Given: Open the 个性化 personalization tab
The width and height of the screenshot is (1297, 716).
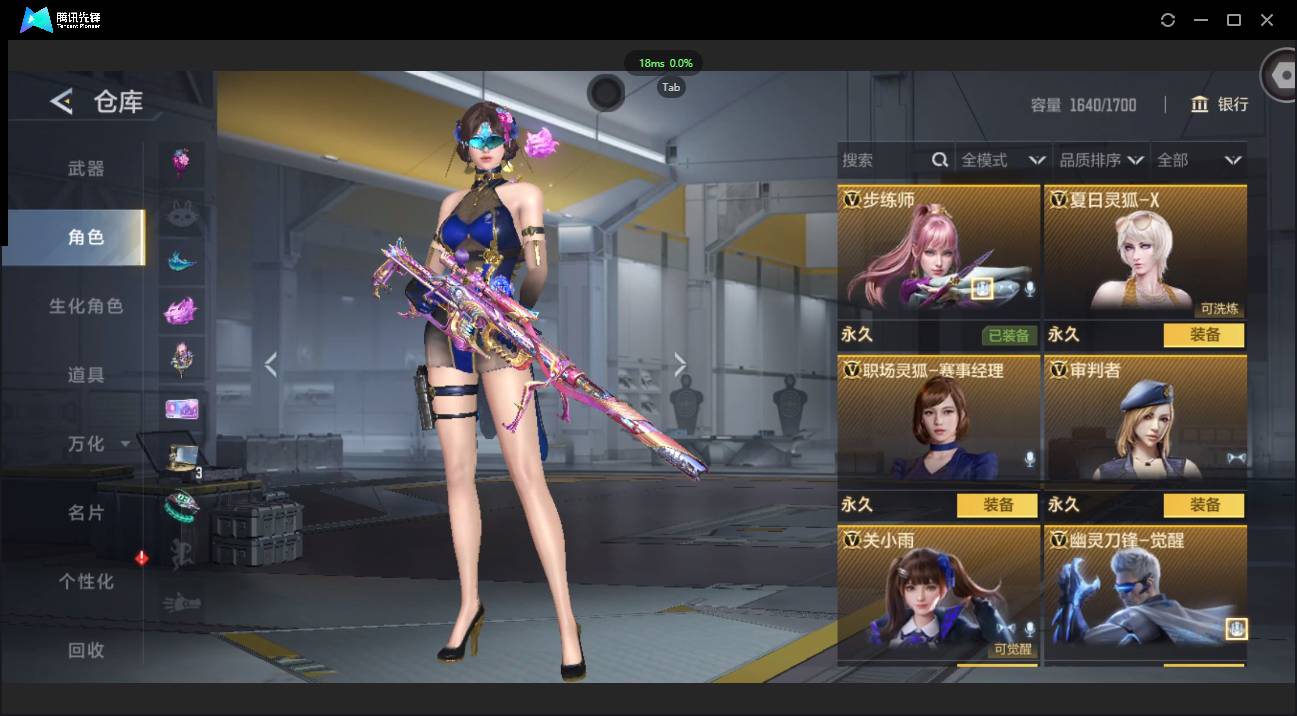Looking at the screenshot, I should click(x=86, y=581).
